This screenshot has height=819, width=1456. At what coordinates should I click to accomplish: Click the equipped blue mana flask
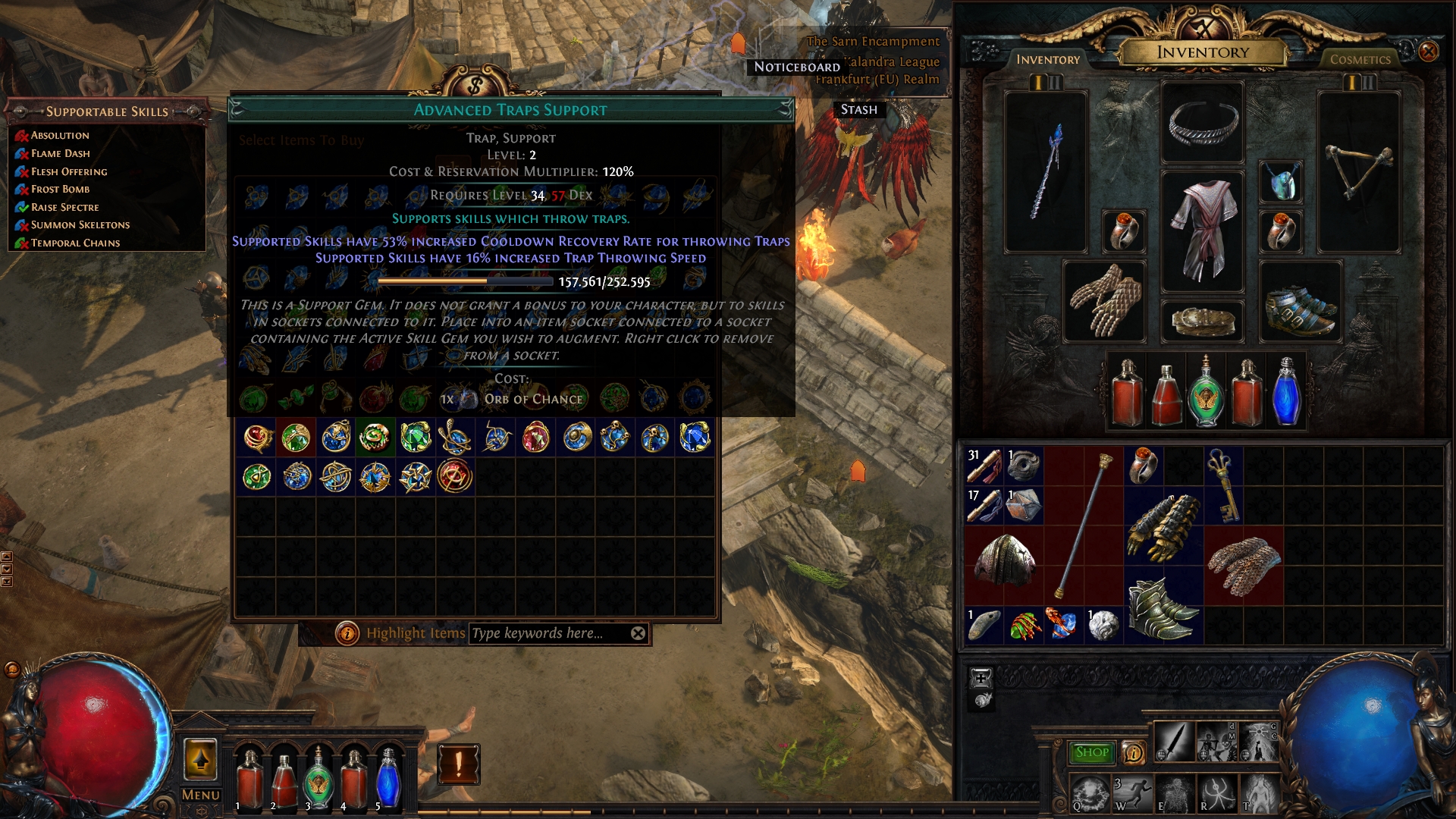[1286, 391]
